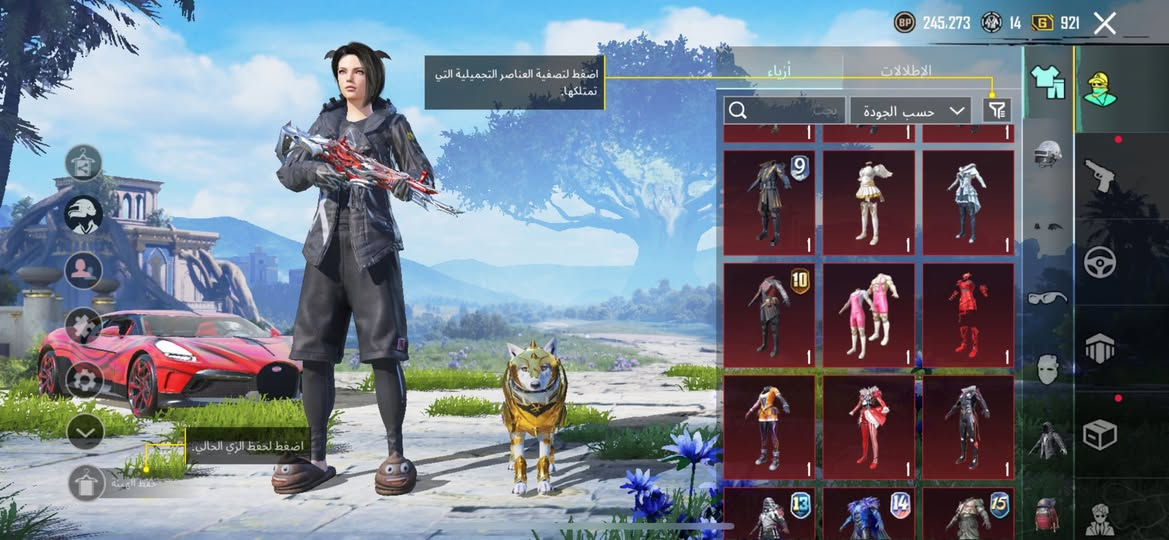1169x540 pixels.
Task: Click the outfit search field
Action: (786, 111)
